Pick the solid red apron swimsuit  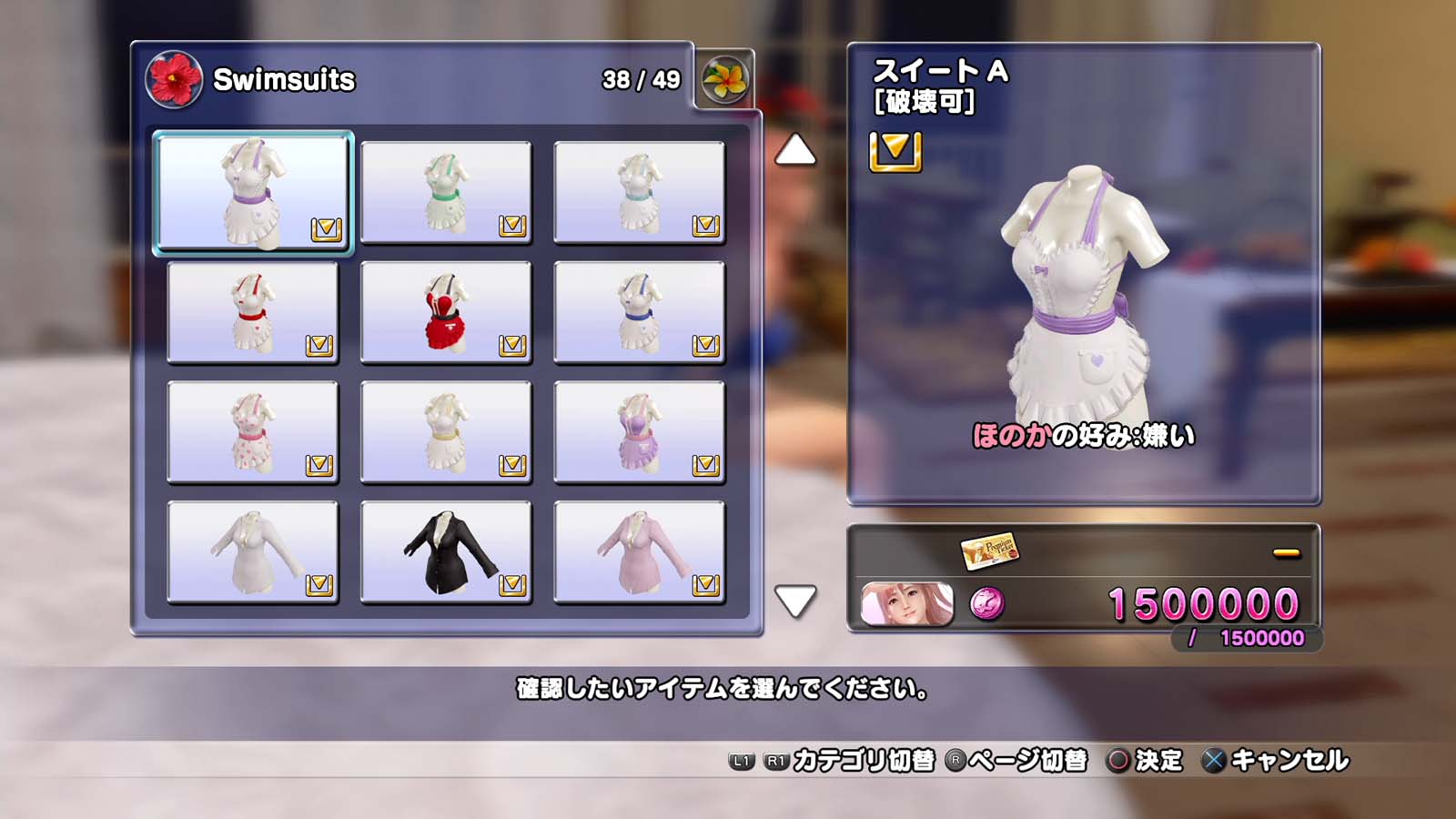tap(446, 312)
